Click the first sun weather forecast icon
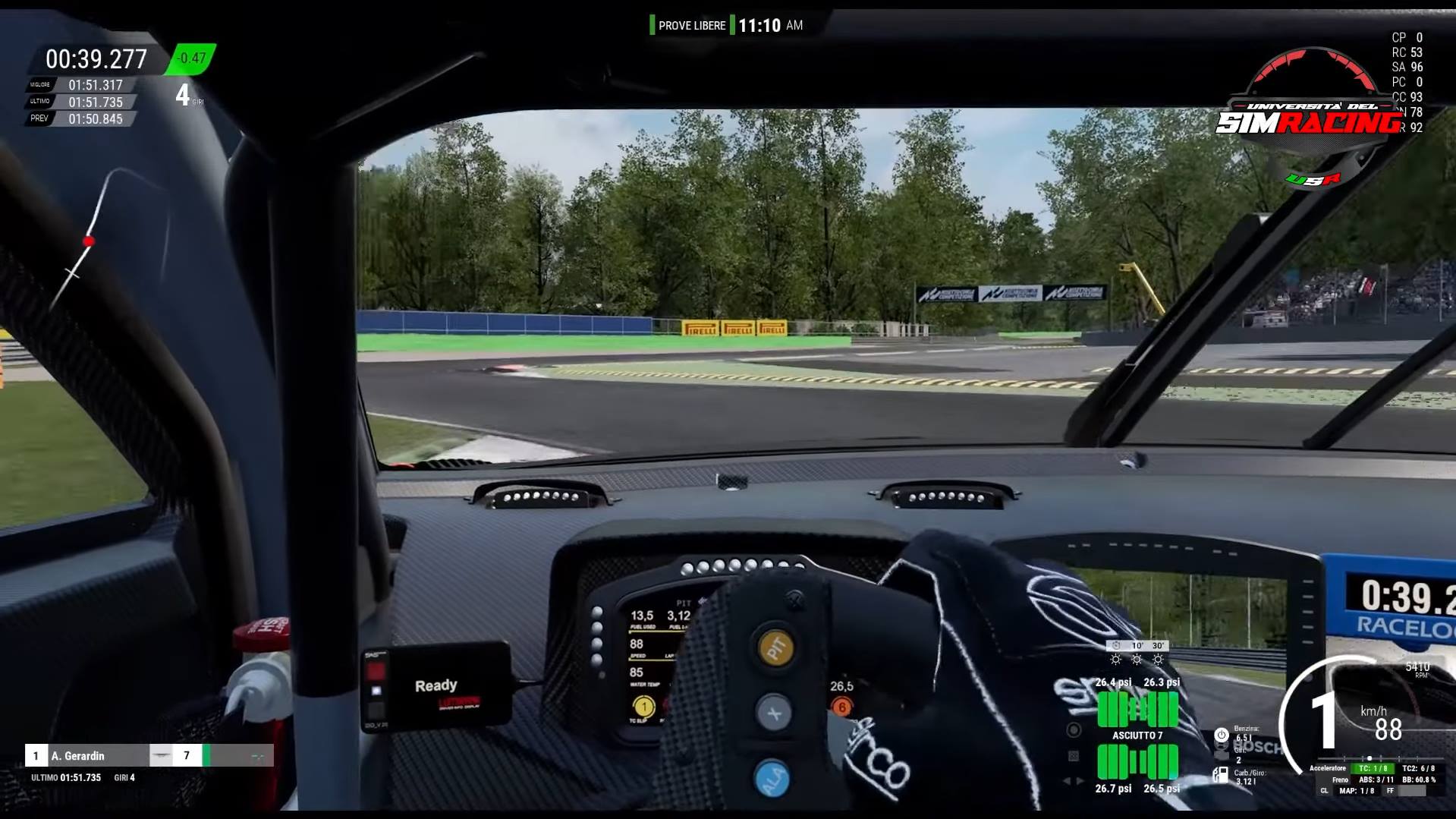 tap(1114, 660)
